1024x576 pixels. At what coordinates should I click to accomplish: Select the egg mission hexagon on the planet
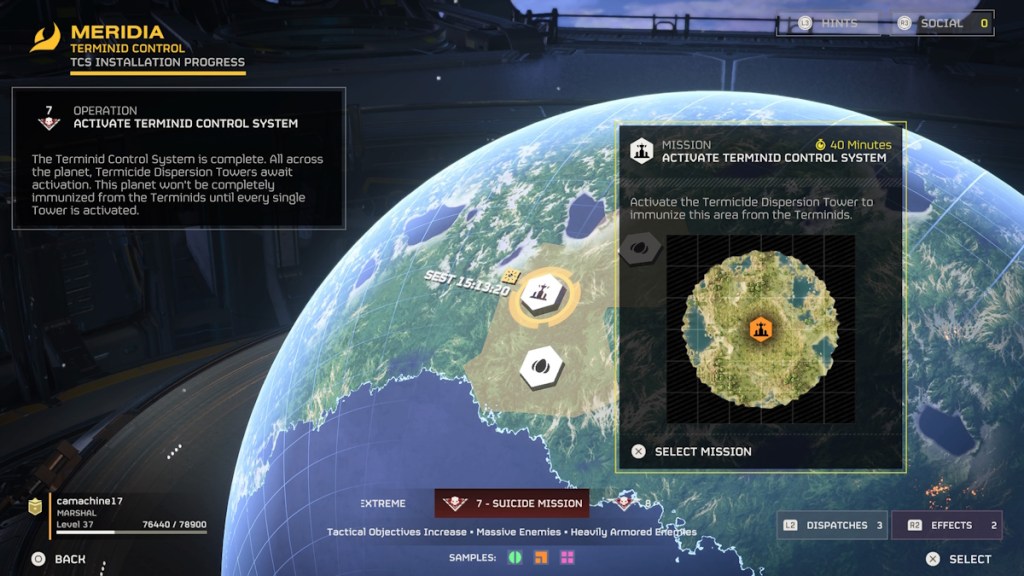541,367
